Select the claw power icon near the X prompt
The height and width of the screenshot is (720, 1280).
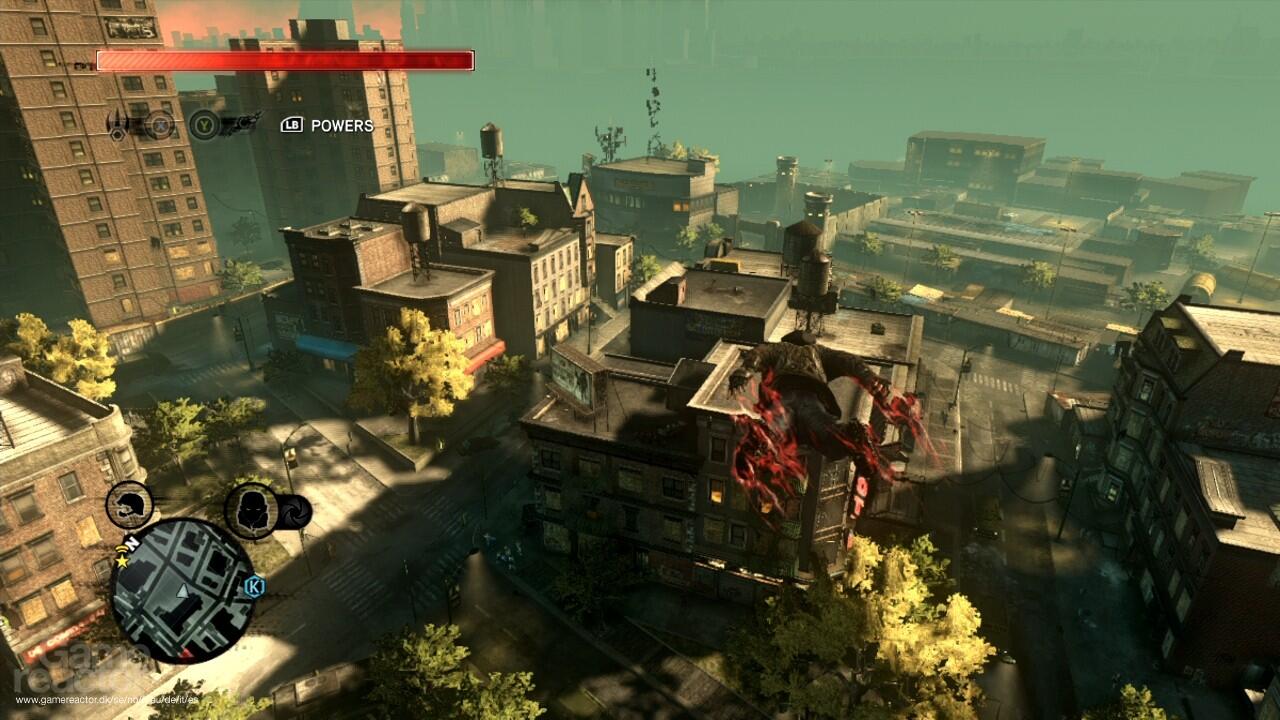click(115, 122)
